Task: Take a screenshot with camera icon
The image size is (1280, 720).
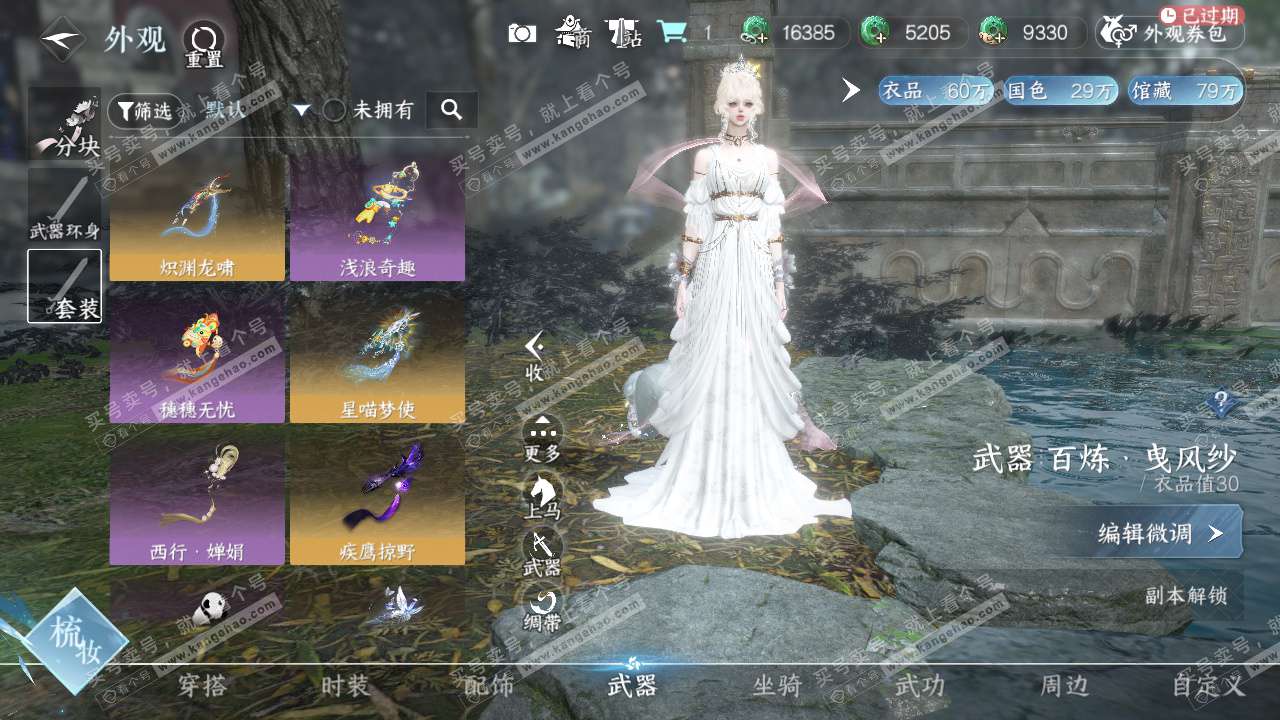Action: pos(522,33)
